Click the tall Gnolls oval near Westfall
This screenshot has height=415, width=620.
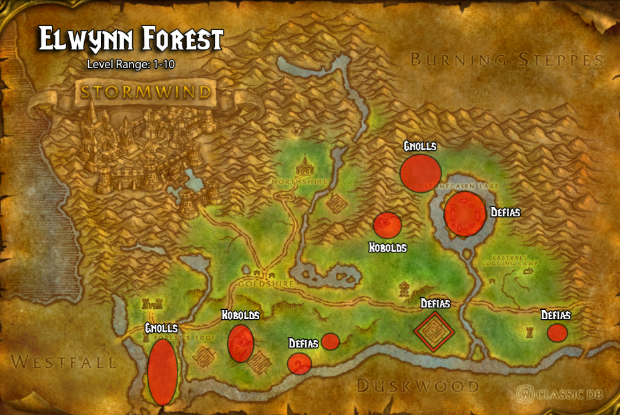click(x=162, y=371)
